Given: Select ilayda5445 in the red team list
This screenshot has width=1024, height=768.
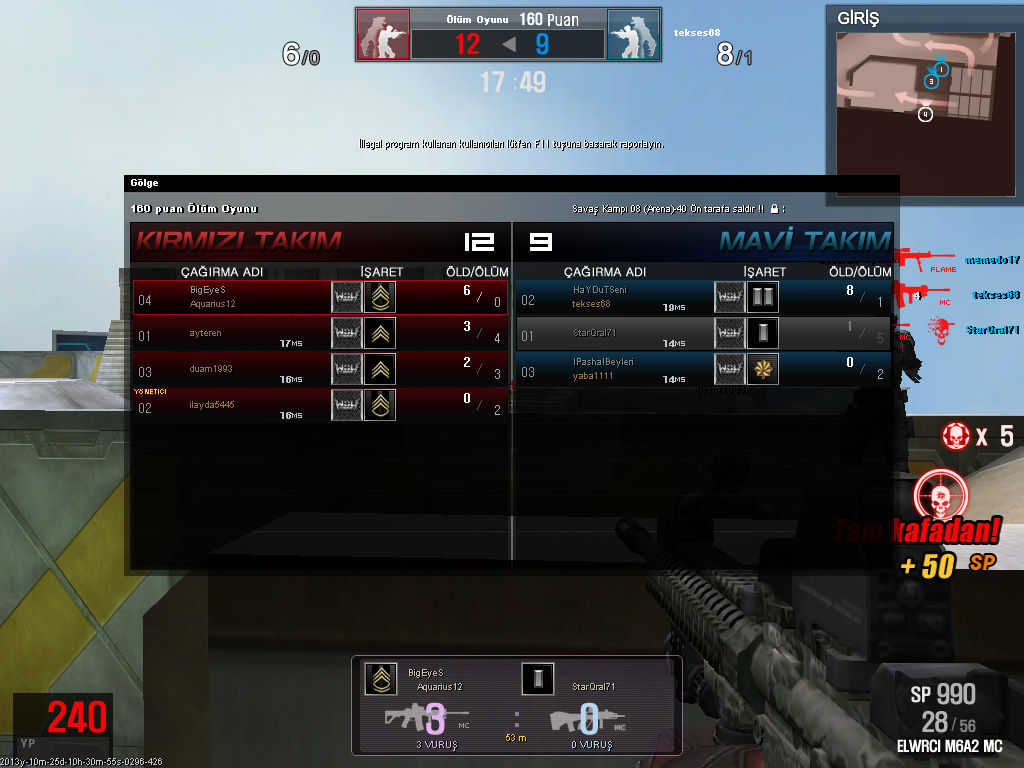Looking at the screenshot, I should (320, 405).
